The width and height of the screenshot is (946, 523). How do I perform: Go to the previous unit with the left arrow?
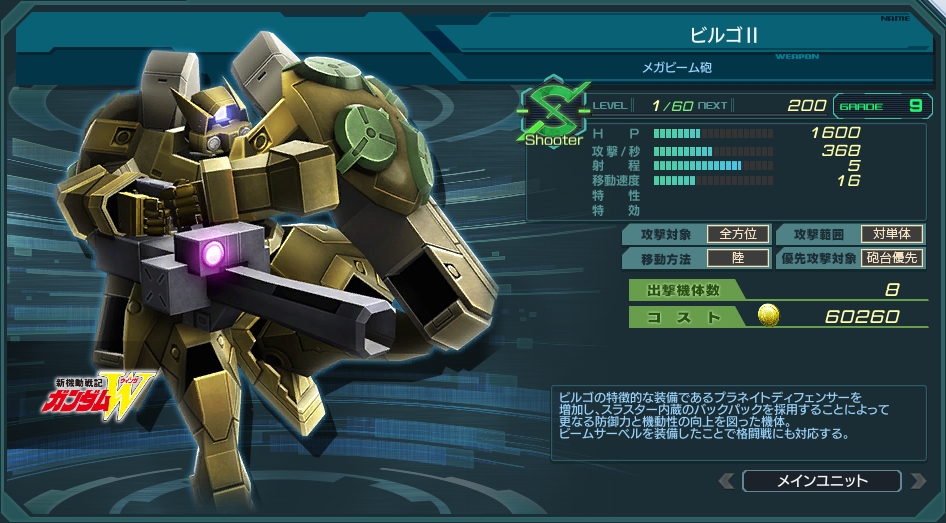(x=726, y=481)
